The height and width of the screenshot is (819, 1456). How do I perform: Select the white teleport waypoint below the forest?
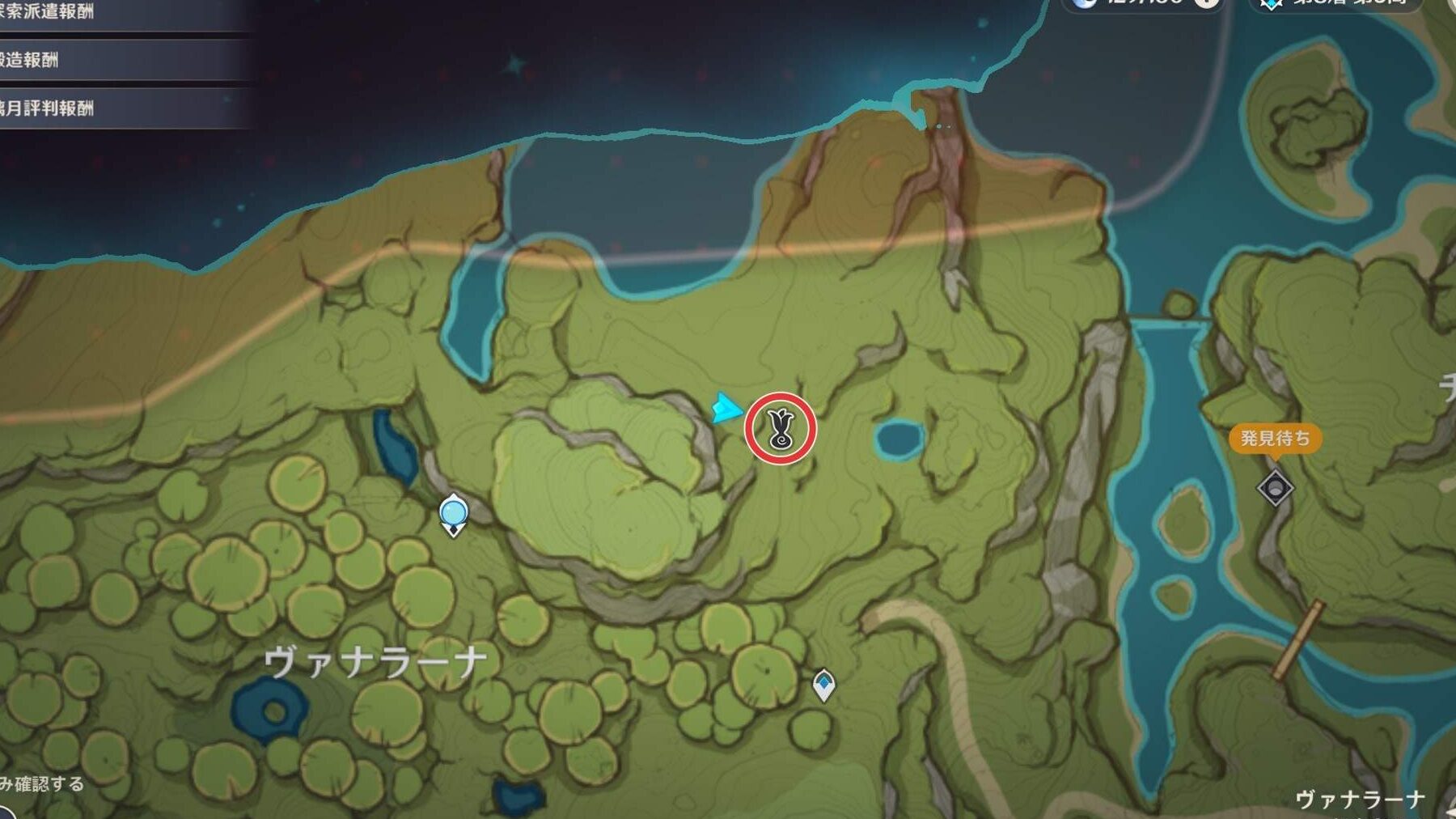pyautogui.click(x=823, y=685)
